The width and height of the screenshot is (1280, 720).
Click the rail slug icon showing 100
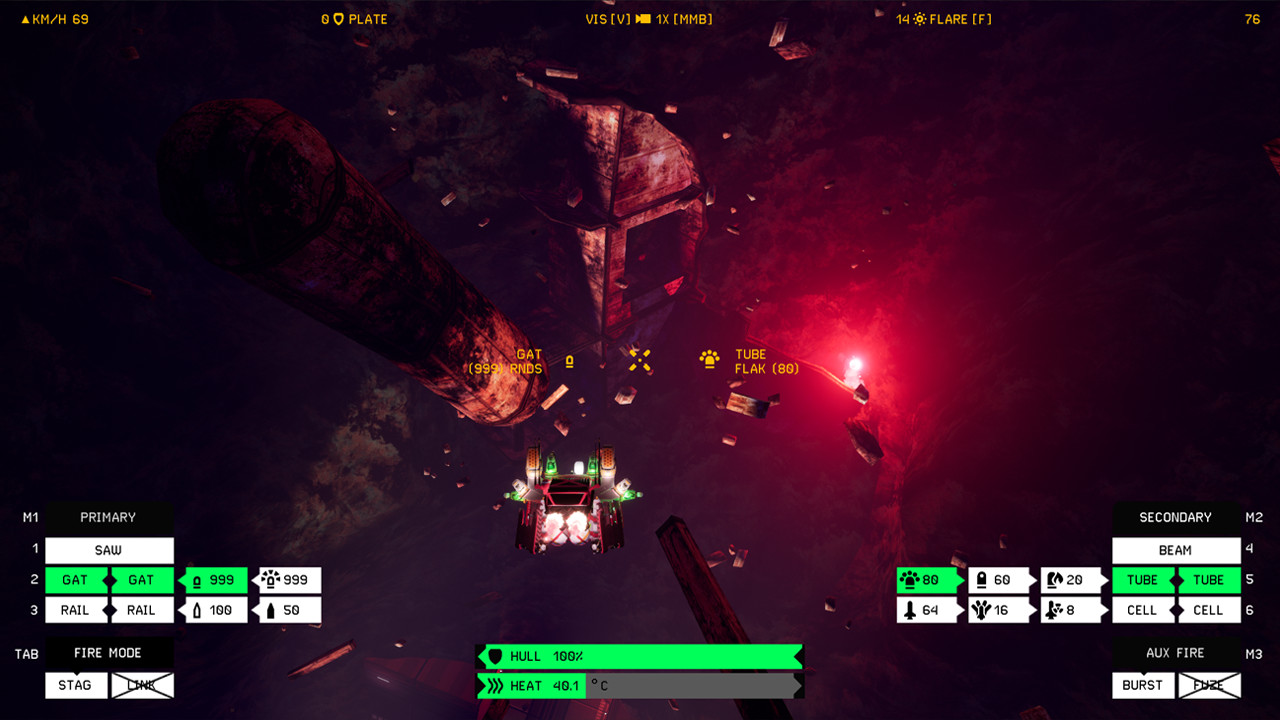(196, 610)
